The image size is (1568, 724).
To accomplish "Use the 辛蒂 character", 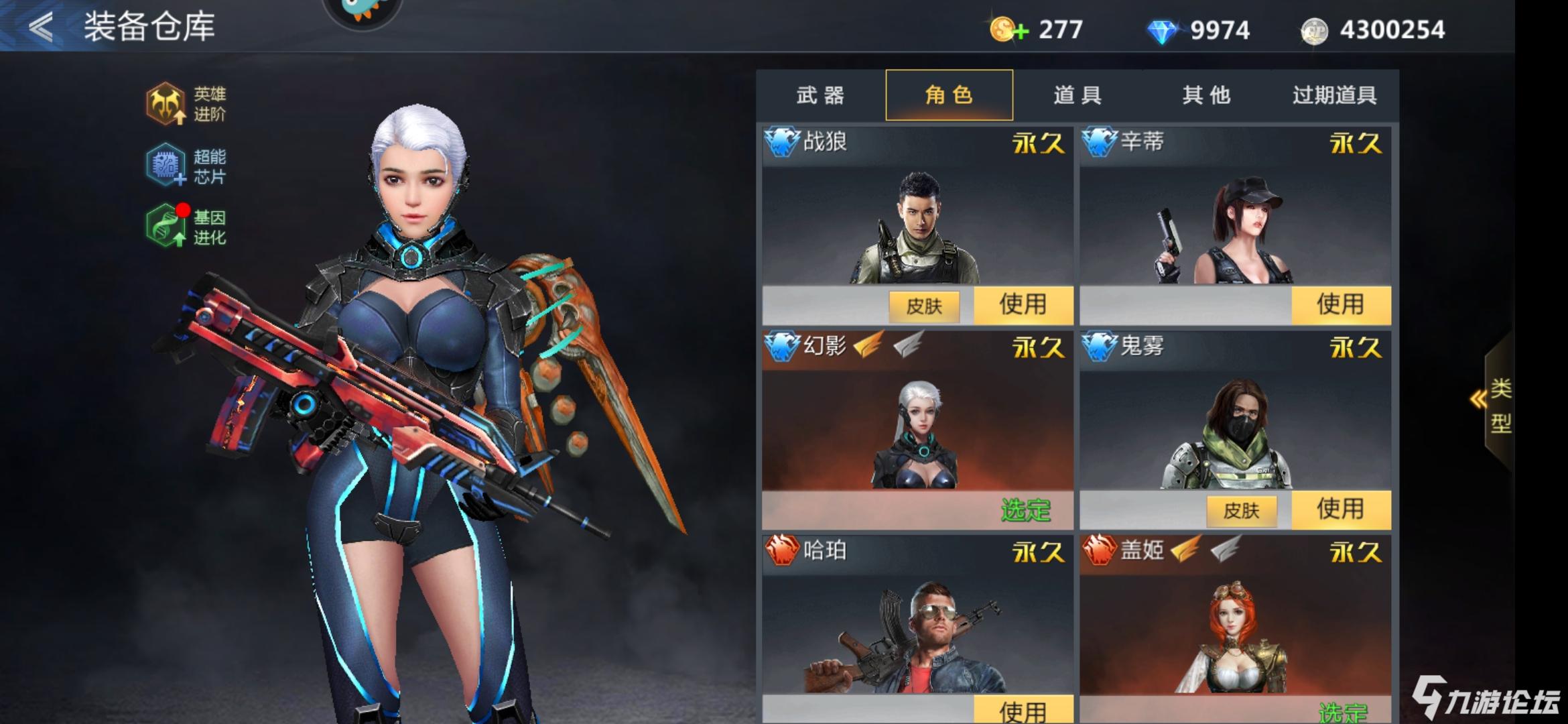I will tap(1340, 305).
